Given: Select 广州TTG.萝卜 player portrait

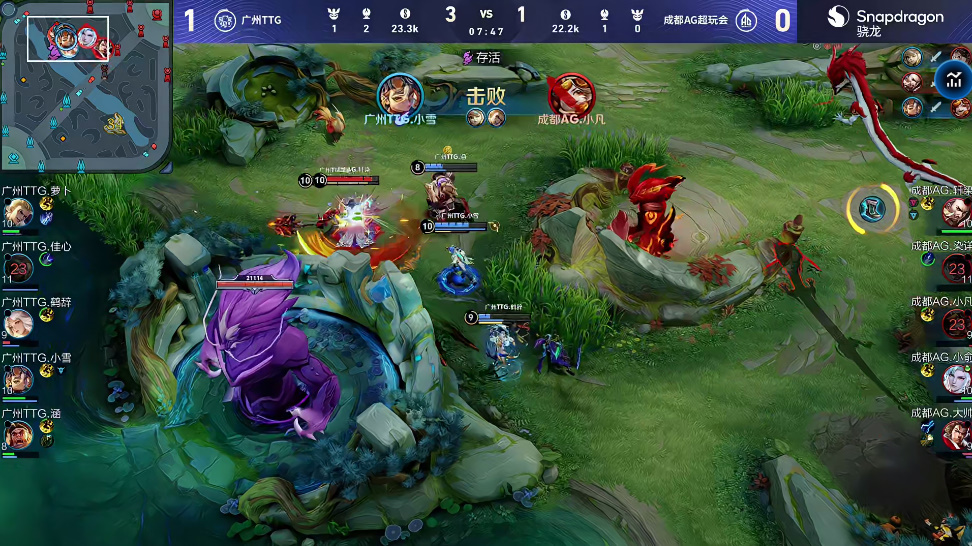Looking at the screenshot, I should tap(17, 212).
